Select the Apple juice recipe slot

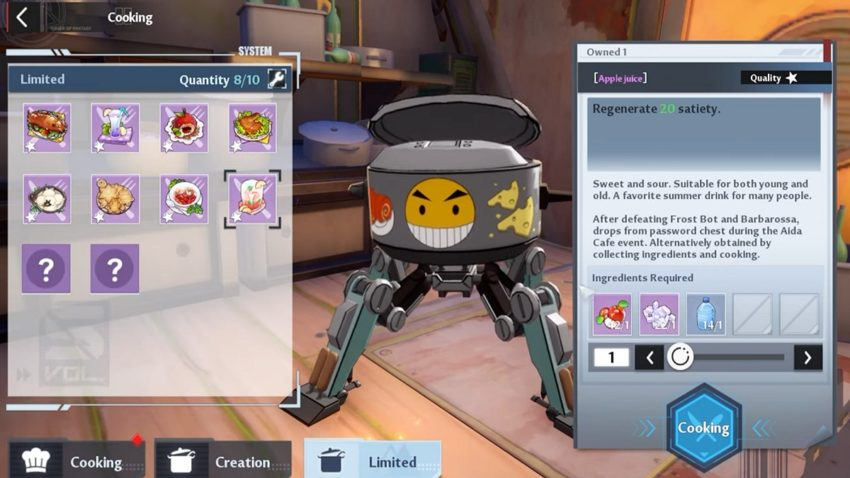(252, 198)
